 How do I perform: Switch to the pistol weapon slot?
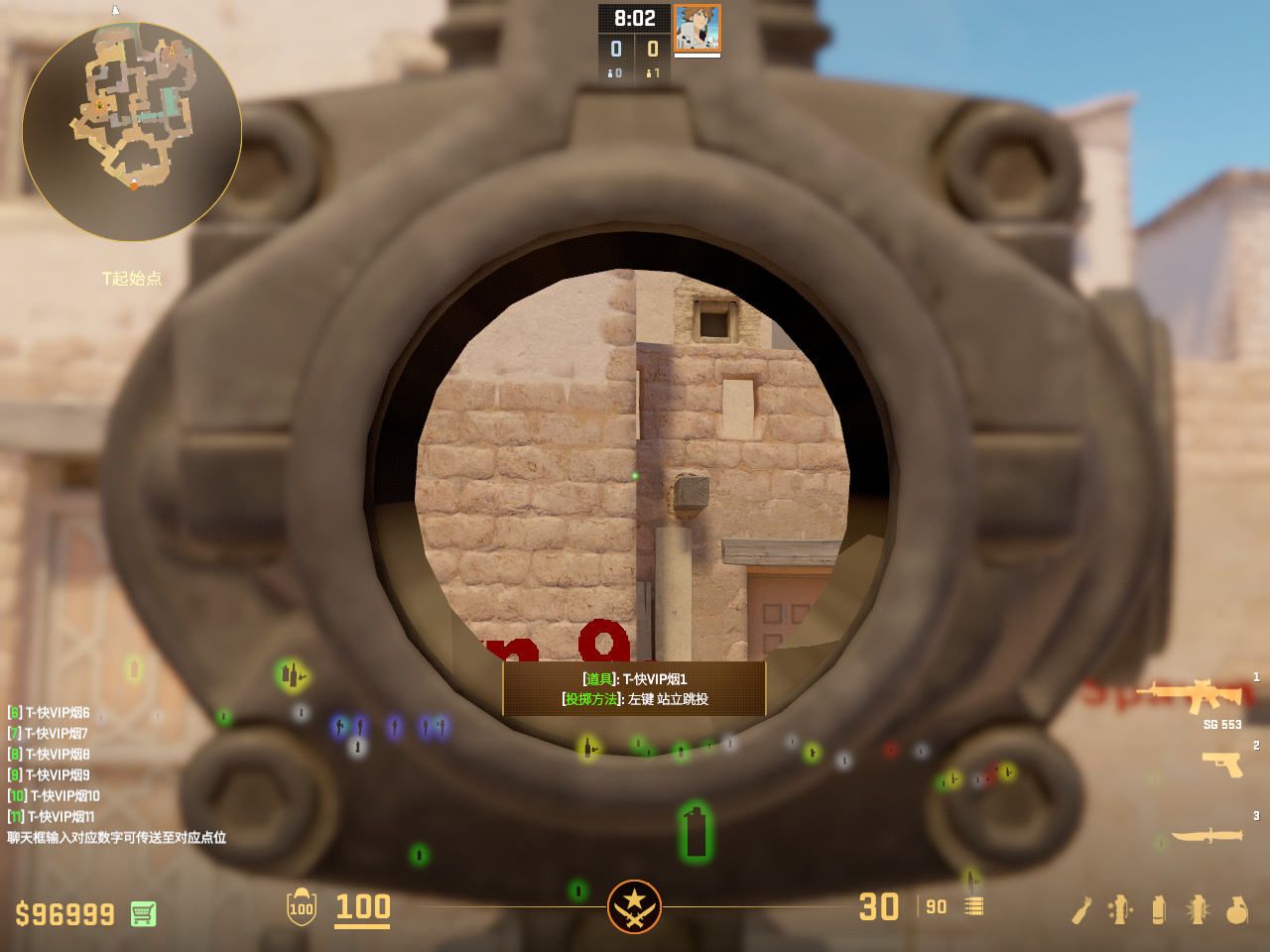(x=1222, y=764)
